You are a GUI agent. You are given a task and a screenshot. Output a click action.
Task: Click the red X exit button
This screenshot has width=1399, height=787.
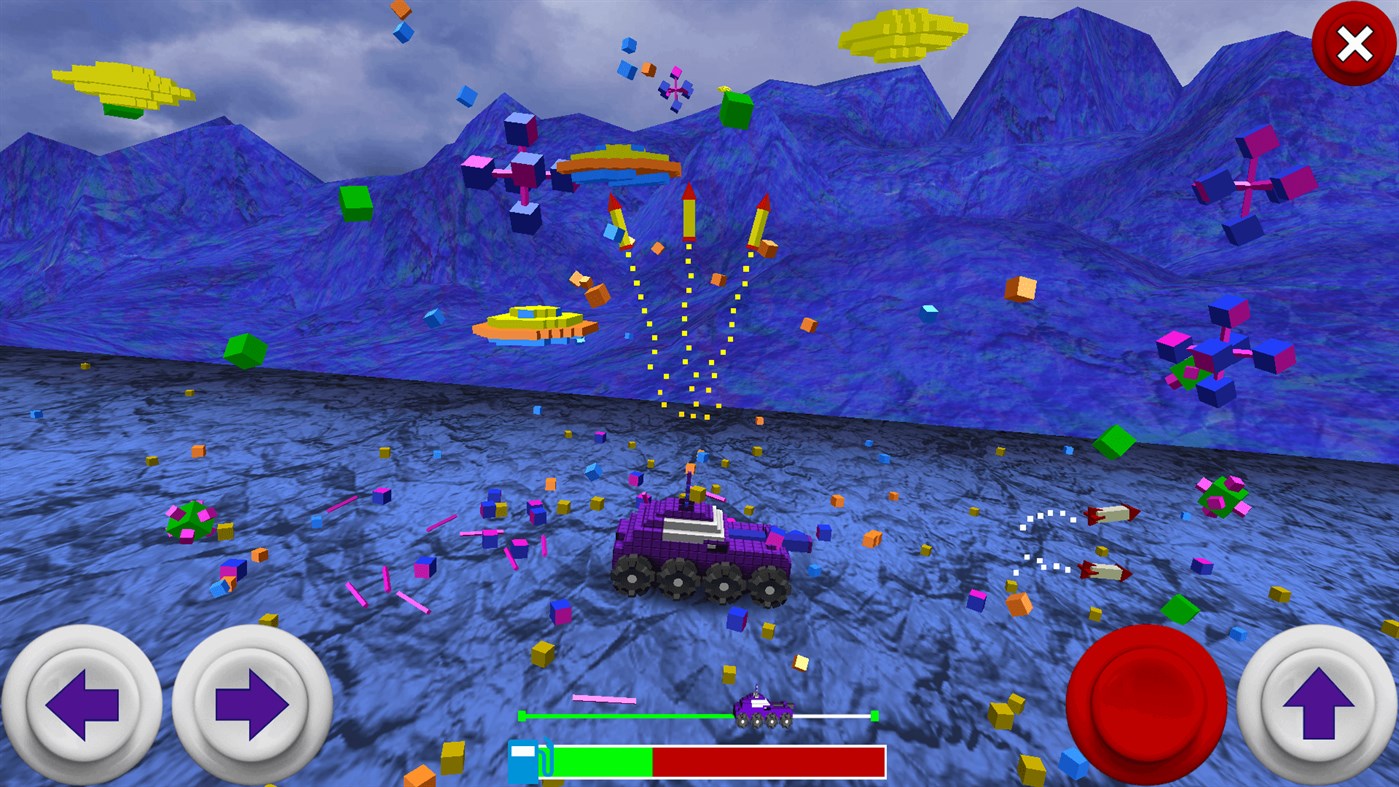click(1352, 44)
